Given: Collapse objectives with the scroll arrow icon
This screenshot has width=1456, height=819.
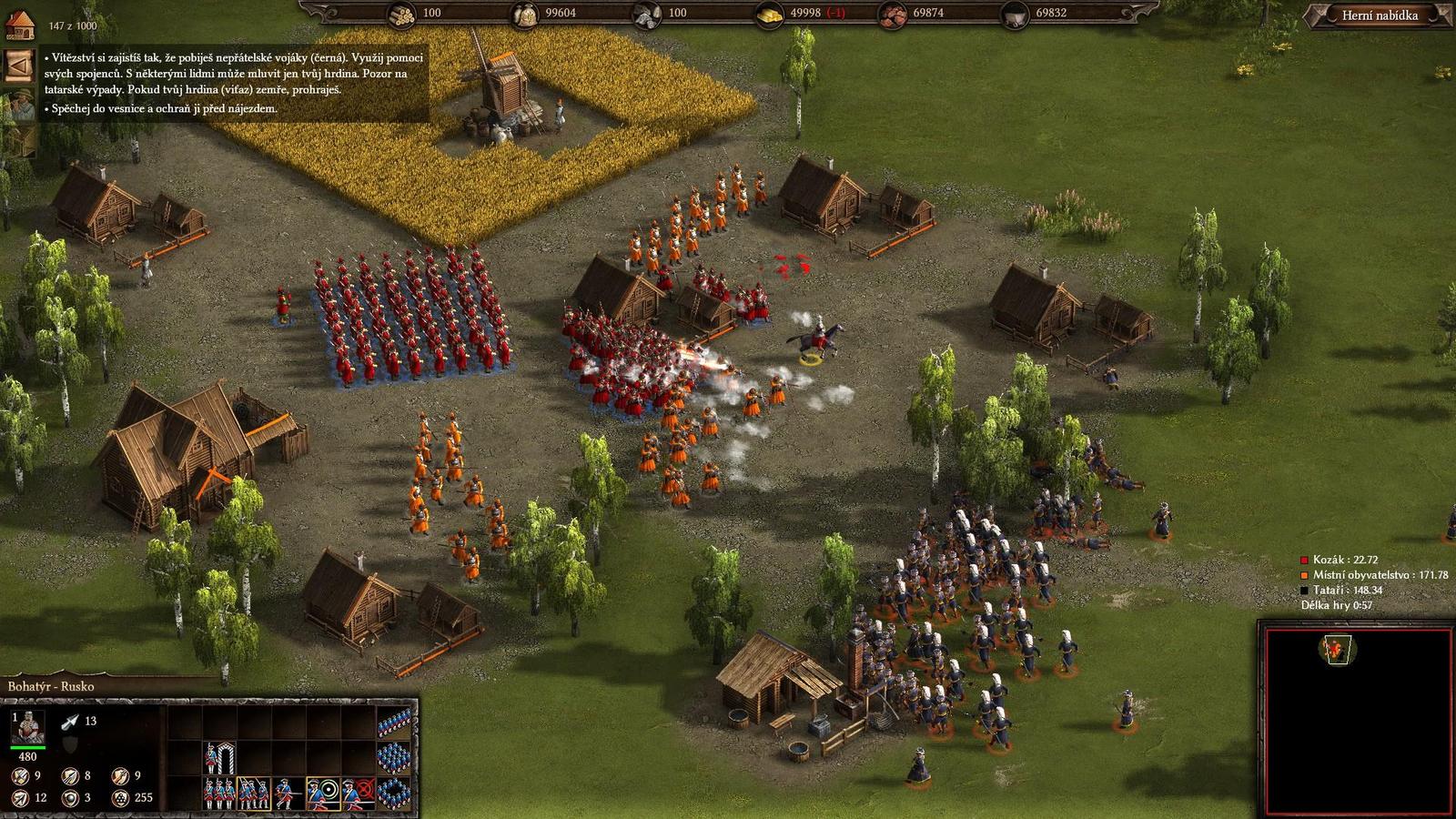Looking at the screenshot, I should click(18, 66).
